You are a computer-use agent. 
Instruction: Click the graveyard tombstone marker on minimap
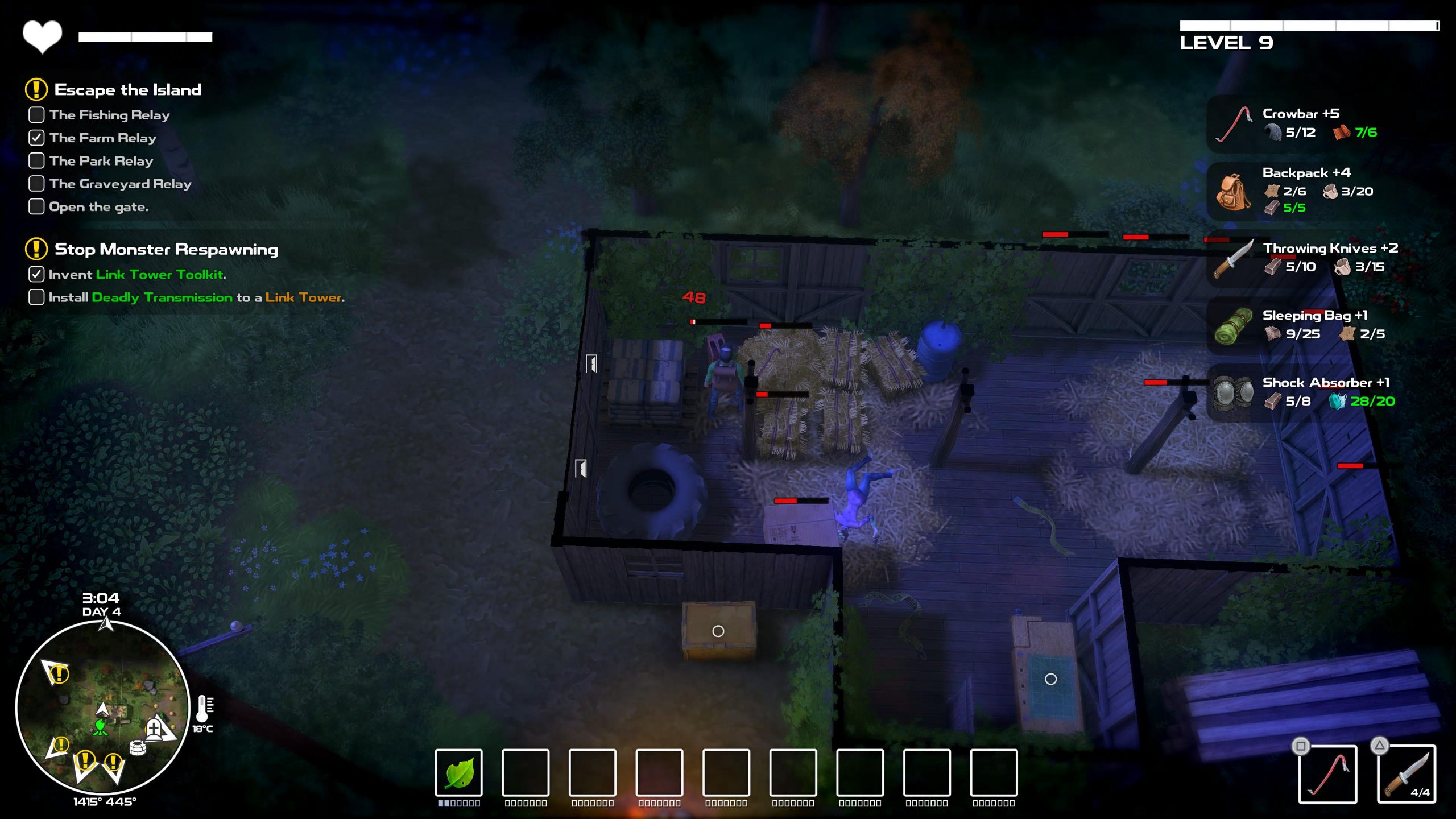pos(154,728)
